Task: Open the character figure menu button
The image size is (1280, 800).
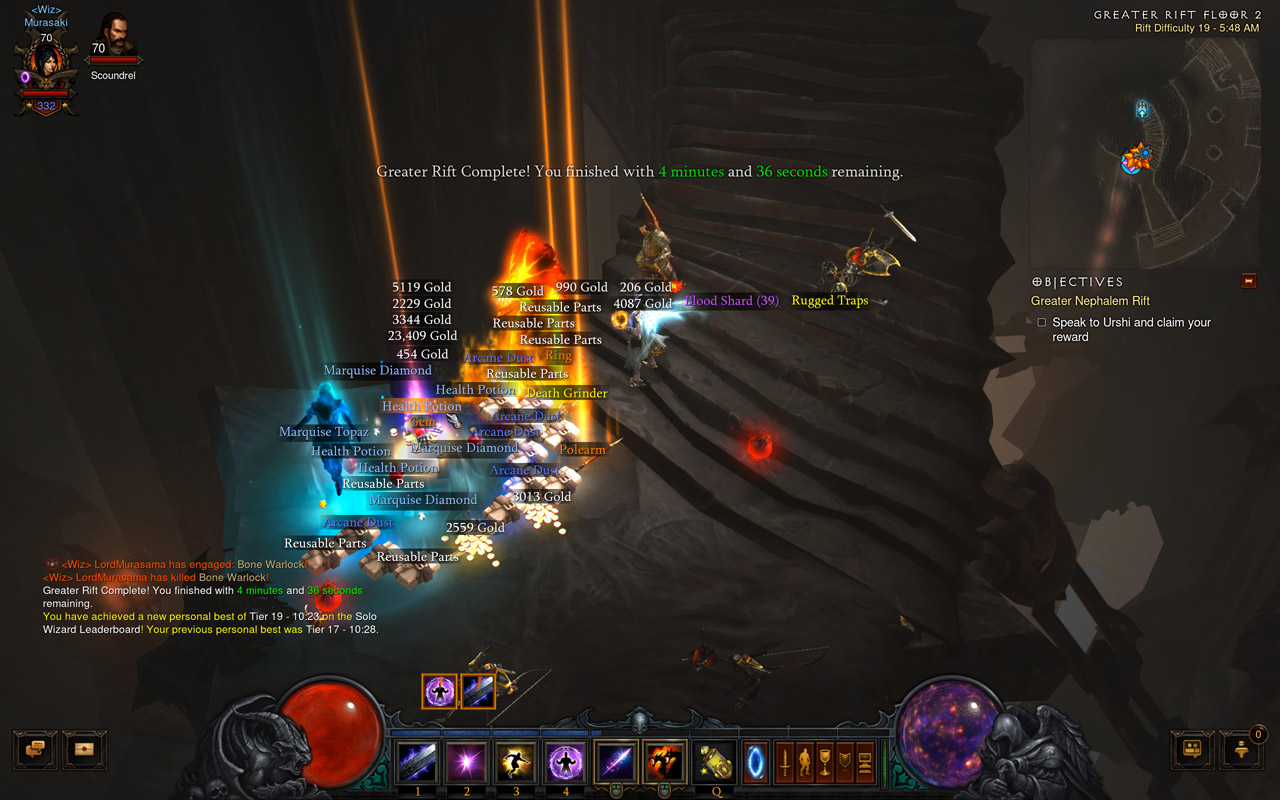Action: point(805,763)
